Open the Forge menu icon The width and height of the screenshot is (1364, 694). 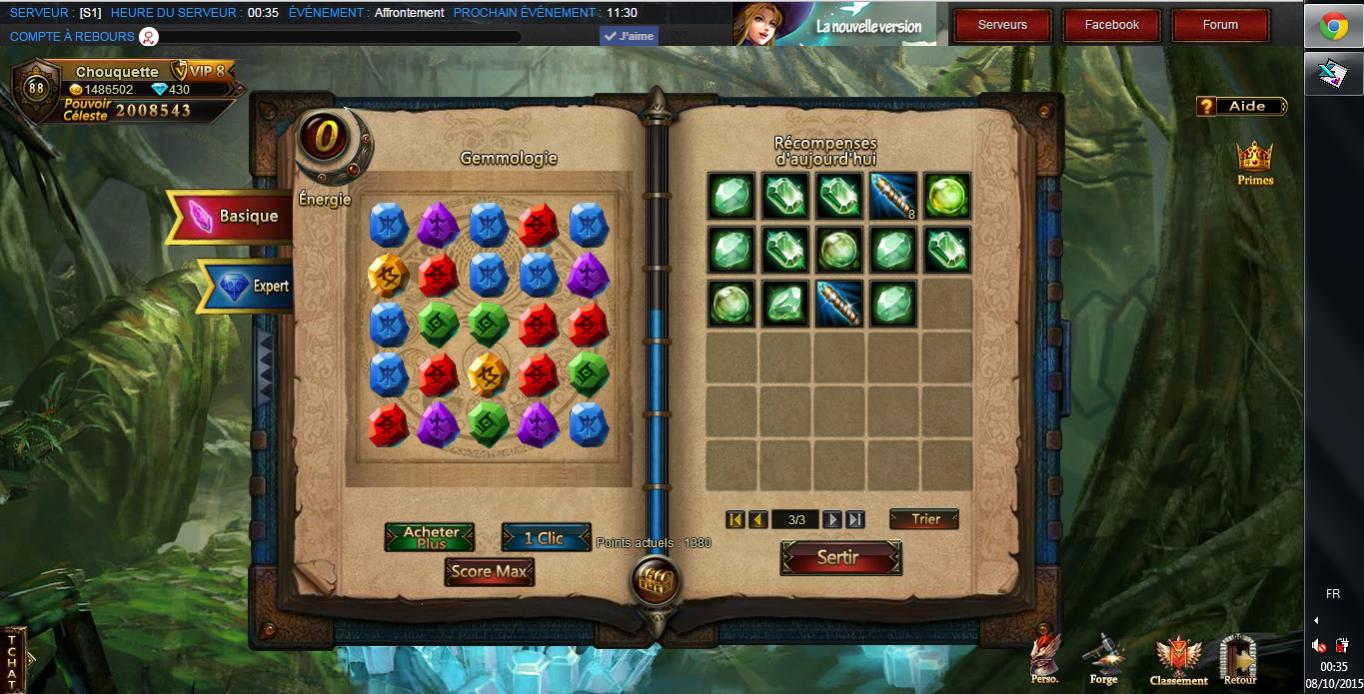(1104, 660)
